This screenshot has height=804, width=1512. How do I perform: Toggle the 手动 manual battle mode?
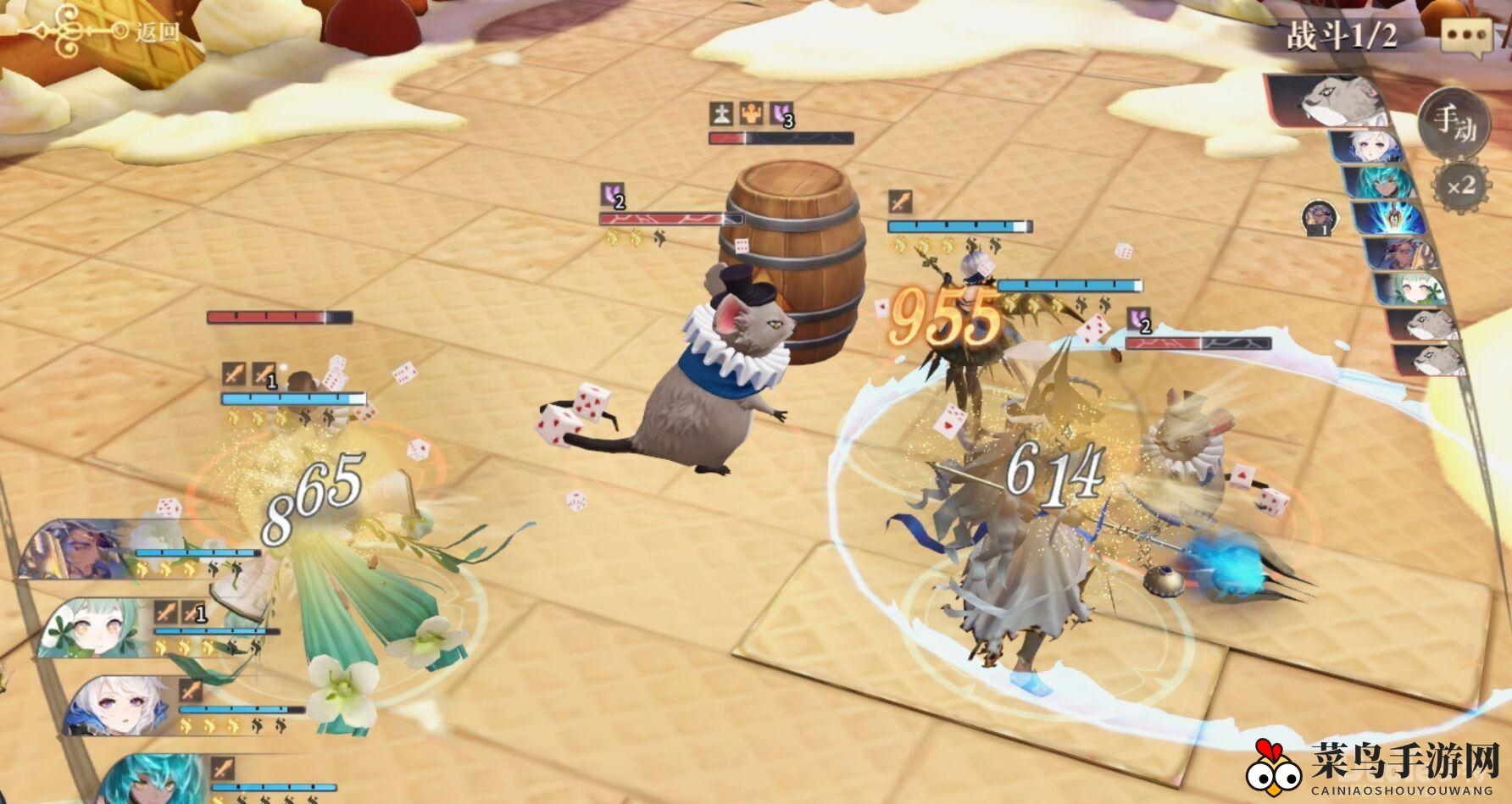tap(1454, 125)
